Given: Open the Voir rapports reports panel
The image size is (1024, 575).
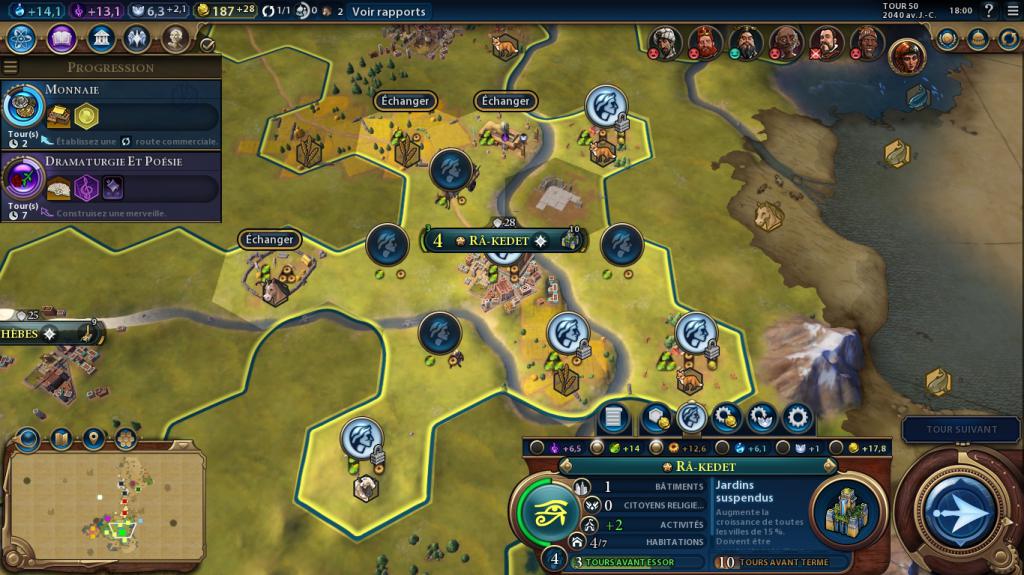Looking at the screenshot, I should 388,12.
